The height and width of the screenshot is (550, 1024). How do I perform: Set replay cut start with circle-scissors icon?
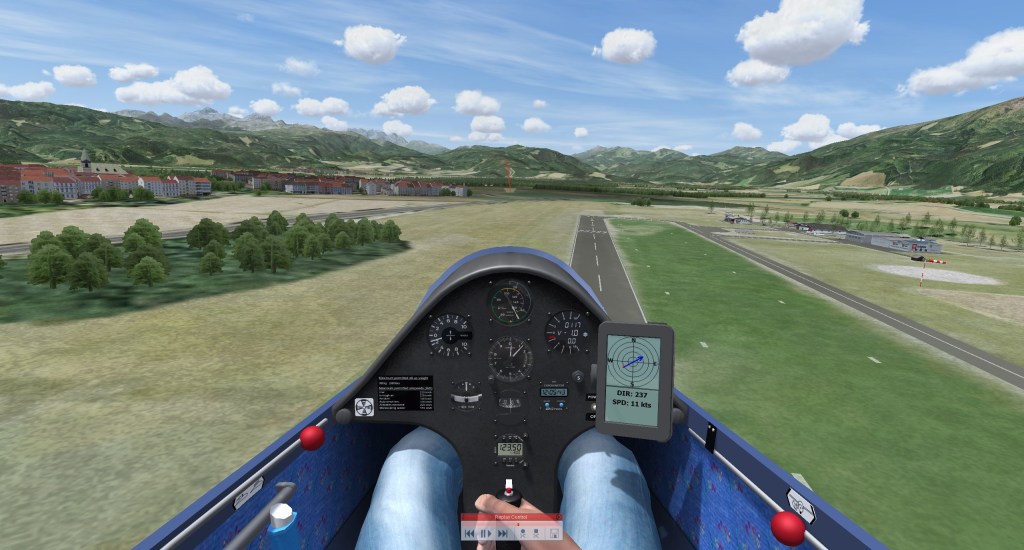[523, 534]
